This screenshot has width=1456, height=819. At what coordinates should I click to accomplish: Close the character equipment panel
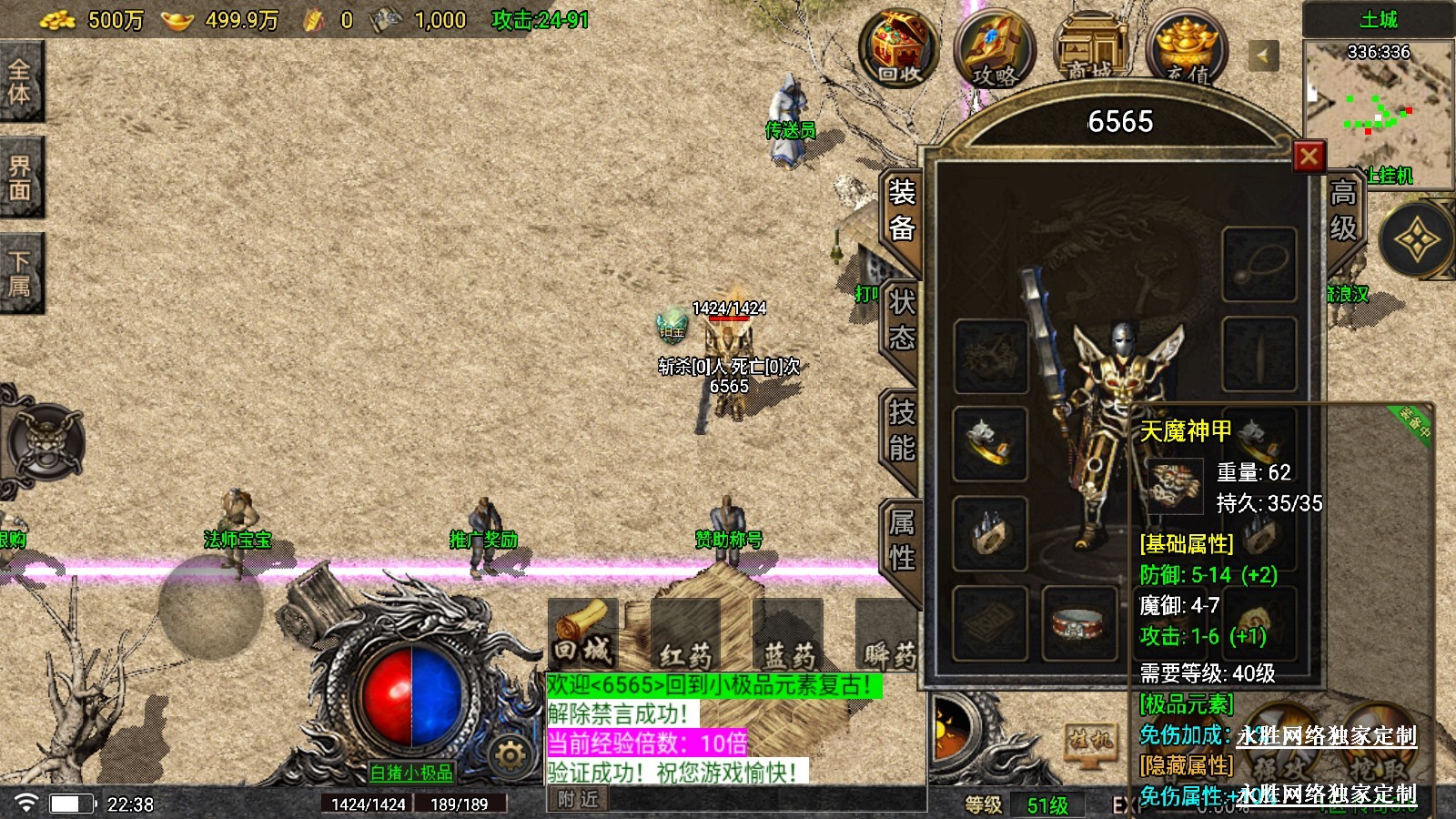coord(1309,157)
